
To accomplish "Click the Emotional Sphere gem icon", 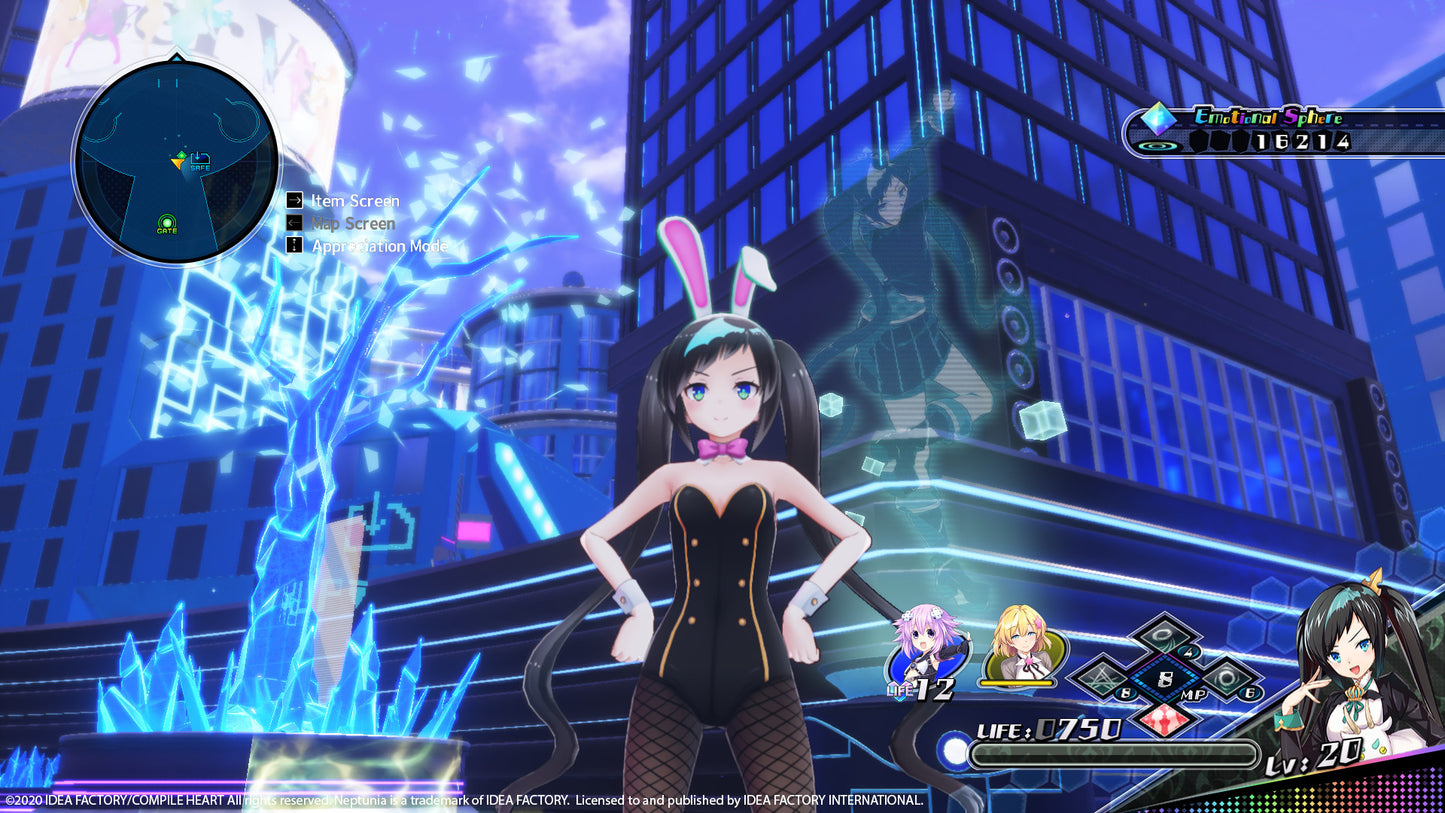I will (1159, 118).
